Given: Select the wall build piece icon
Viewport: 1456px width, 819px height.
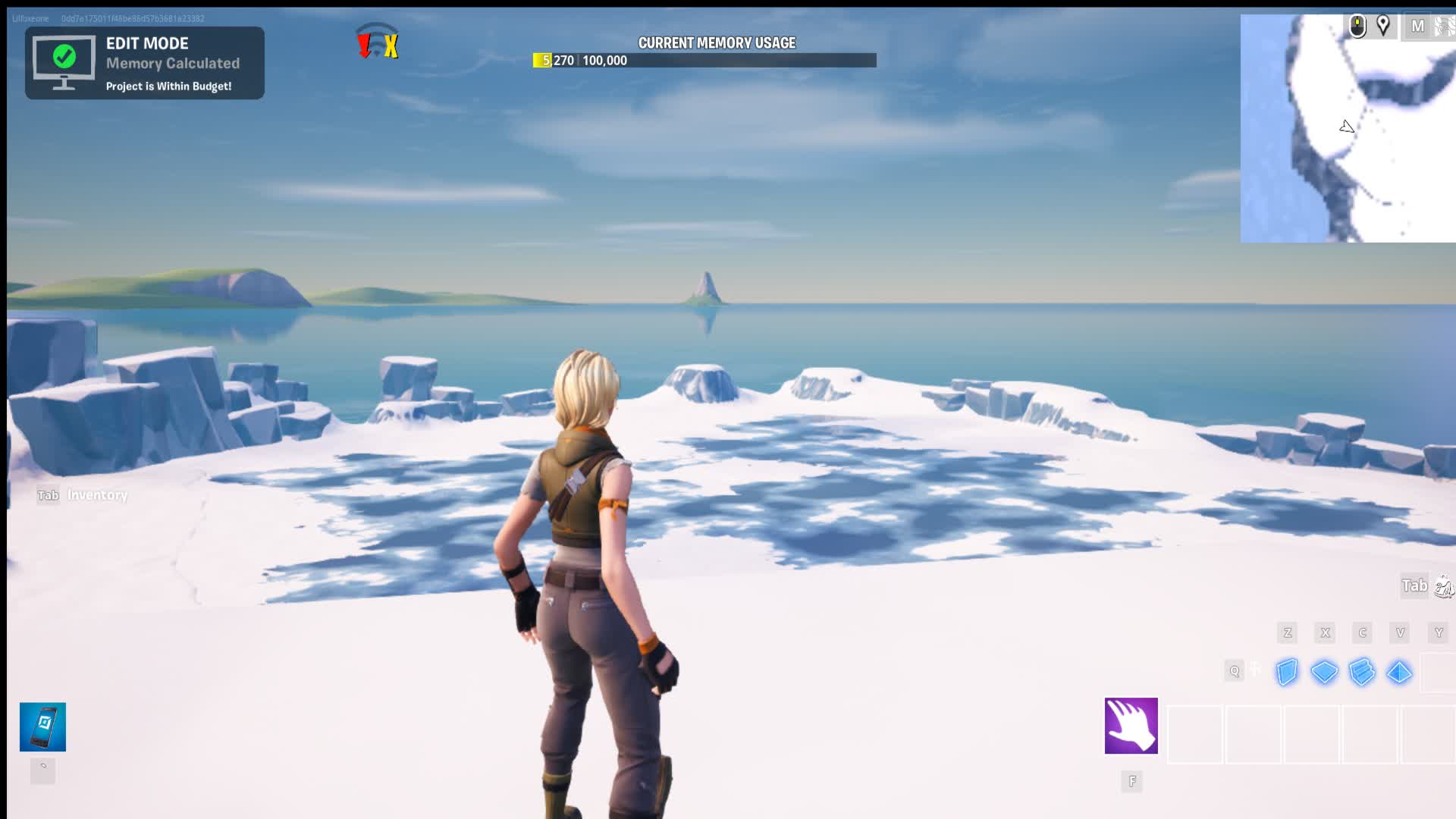Looking at the screenshot, I should click(x=1287, y=672).
